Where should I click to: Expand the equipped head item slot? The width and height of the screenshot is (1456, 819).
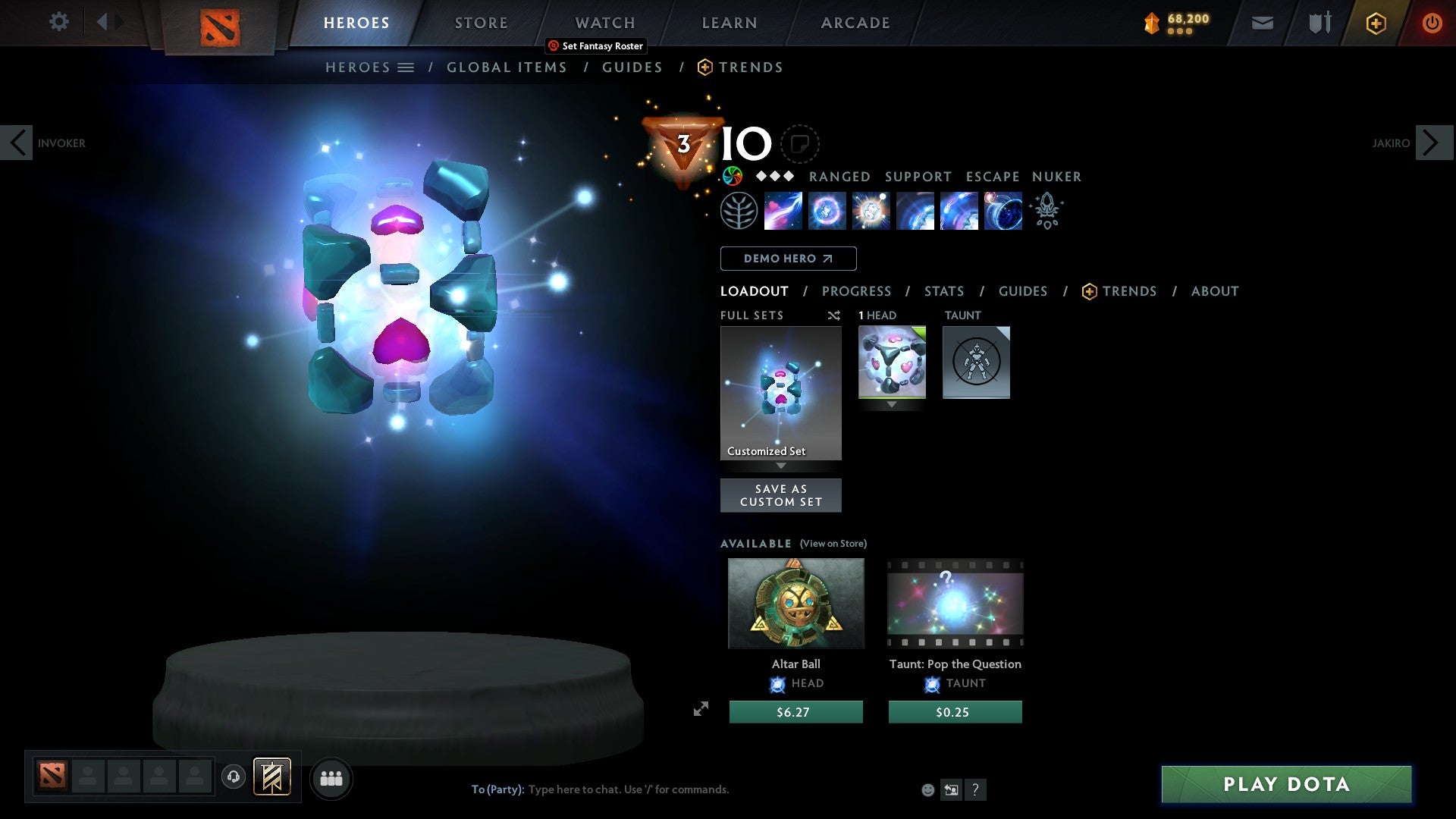click(892, 404)
